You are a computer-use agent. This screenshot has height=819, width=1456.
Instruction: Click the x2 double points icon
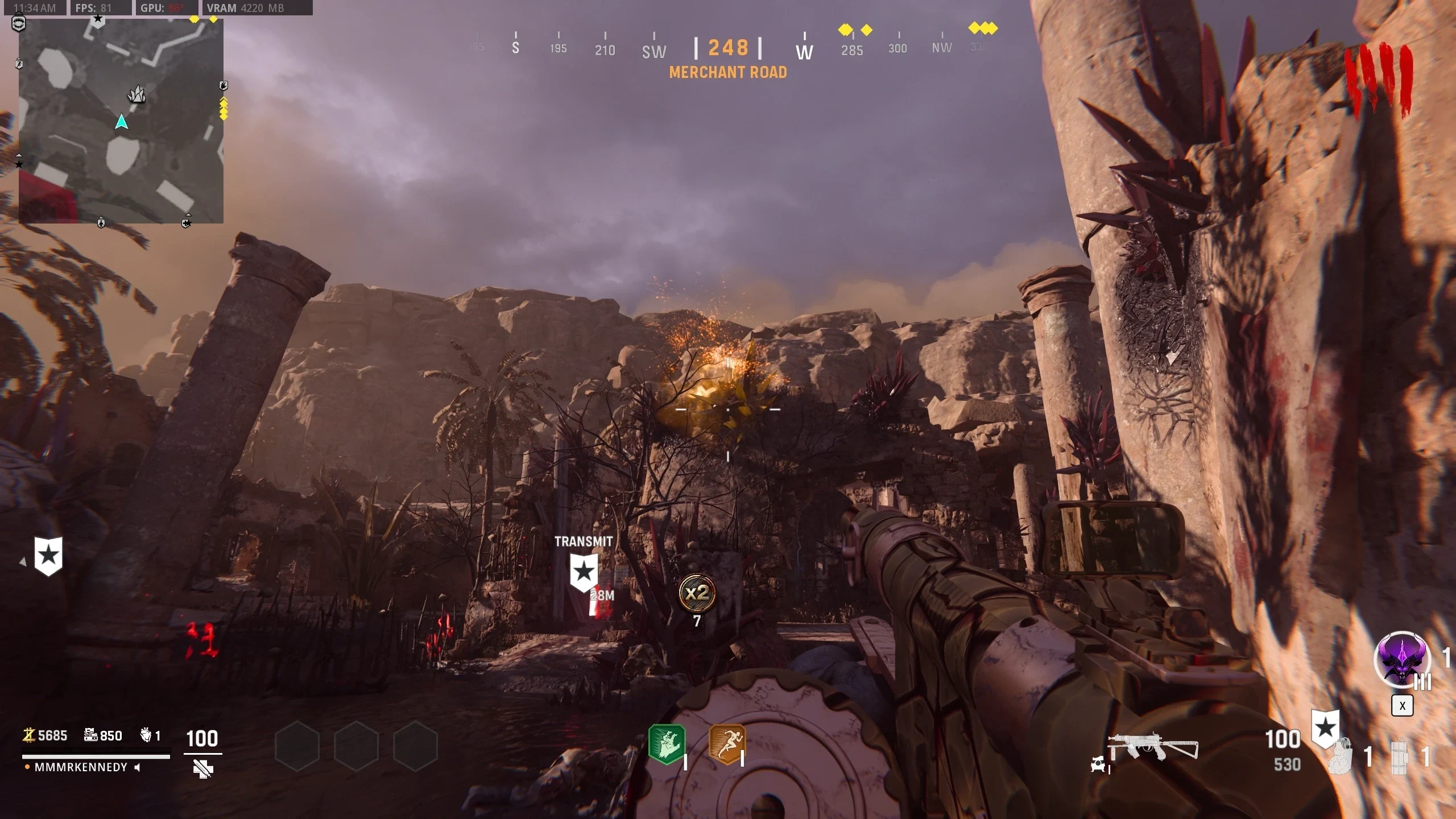pyautogui.click(x=697, y=593)
